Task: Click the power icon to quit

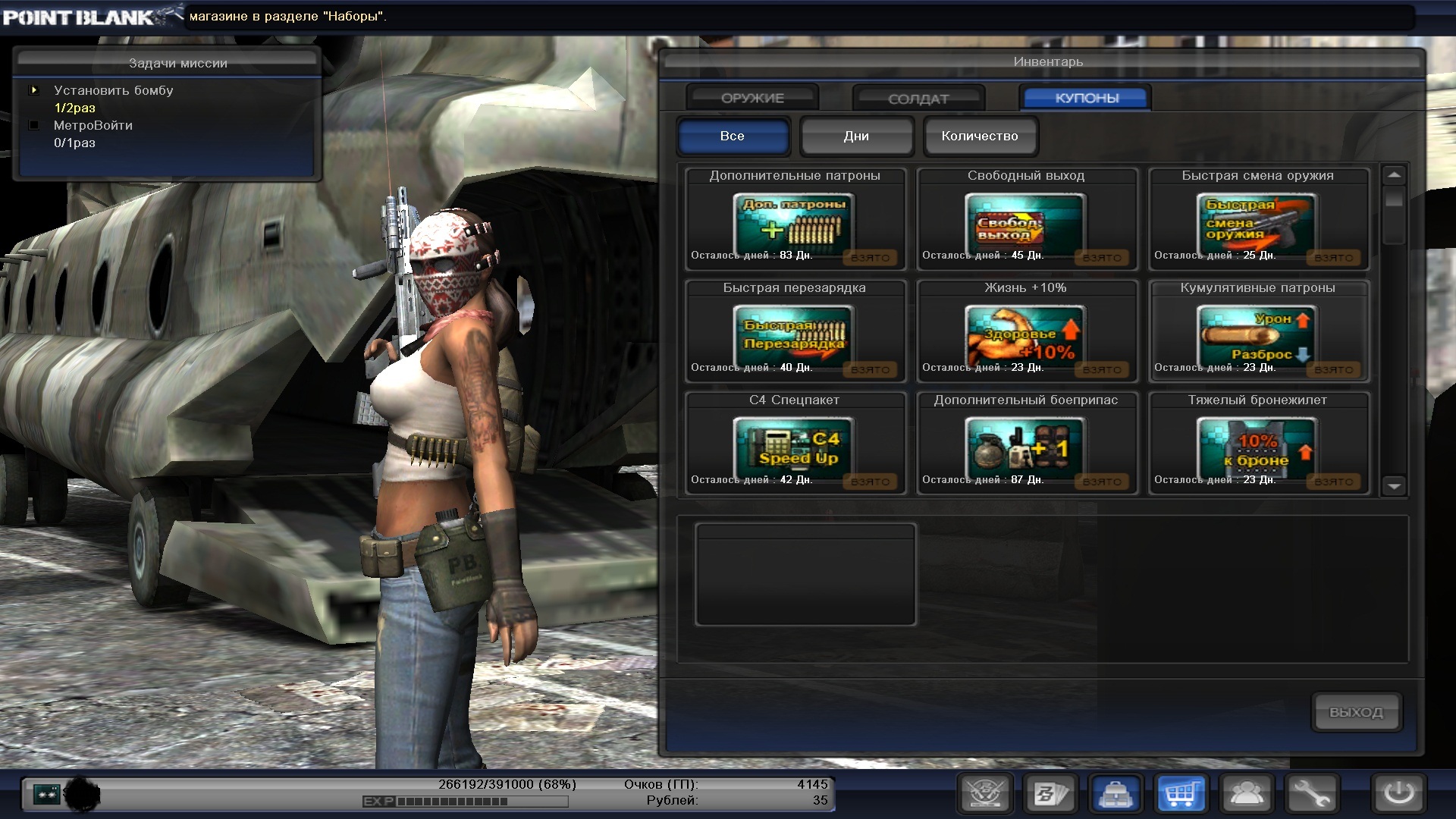Action: [1398, 794]
